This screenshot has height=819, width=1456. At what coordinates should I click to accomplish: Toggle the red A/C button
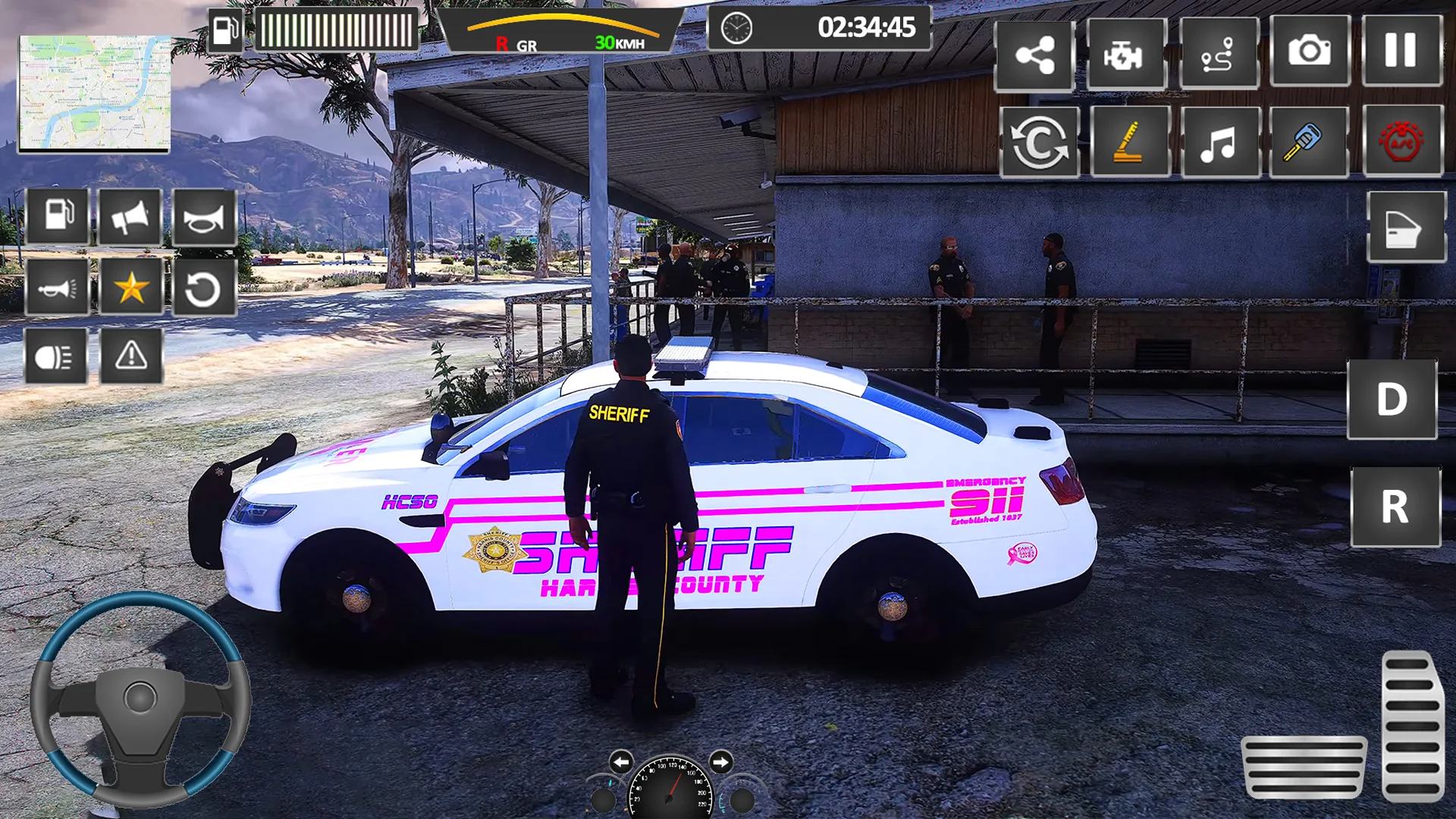point(1401,142)
